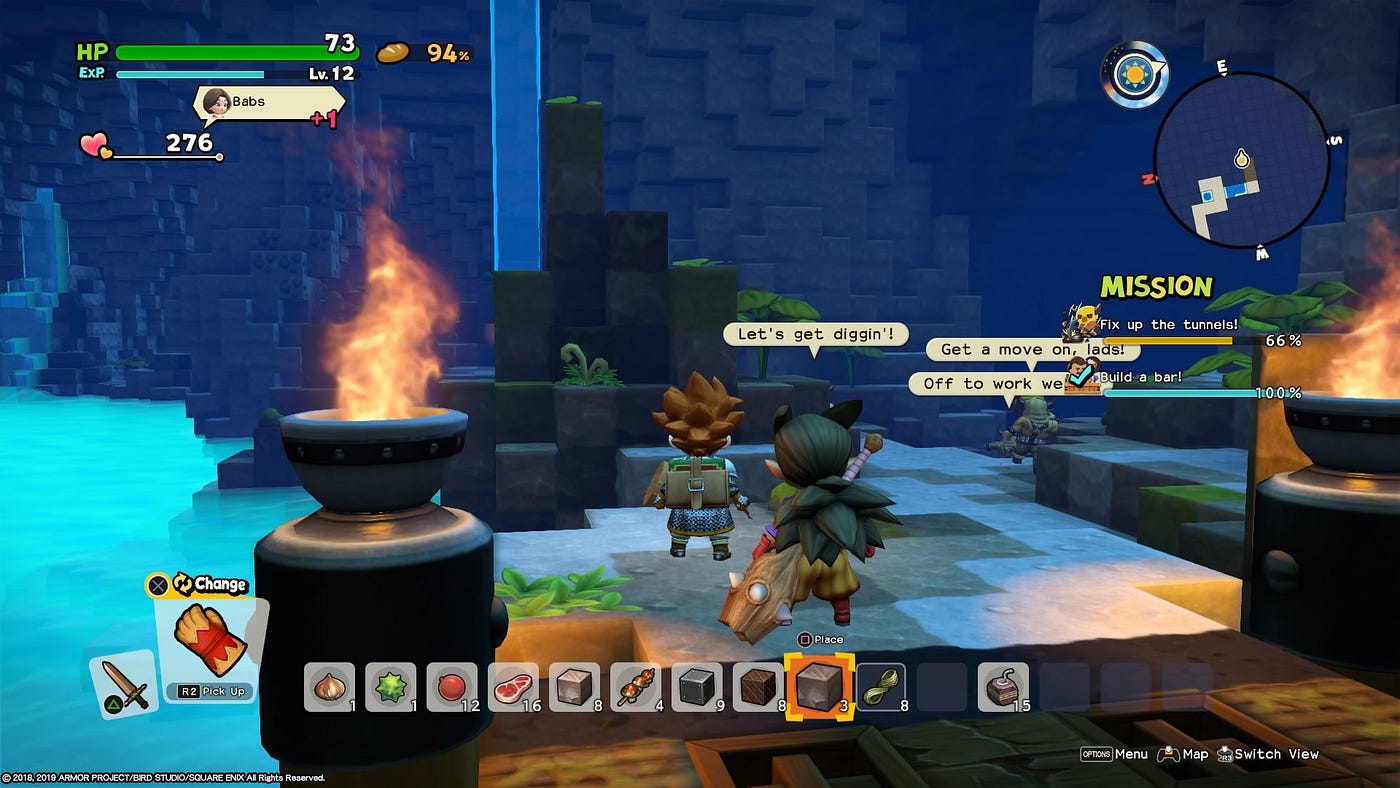
Task: Select the green cord bundle slot
Action: (880, 687)
